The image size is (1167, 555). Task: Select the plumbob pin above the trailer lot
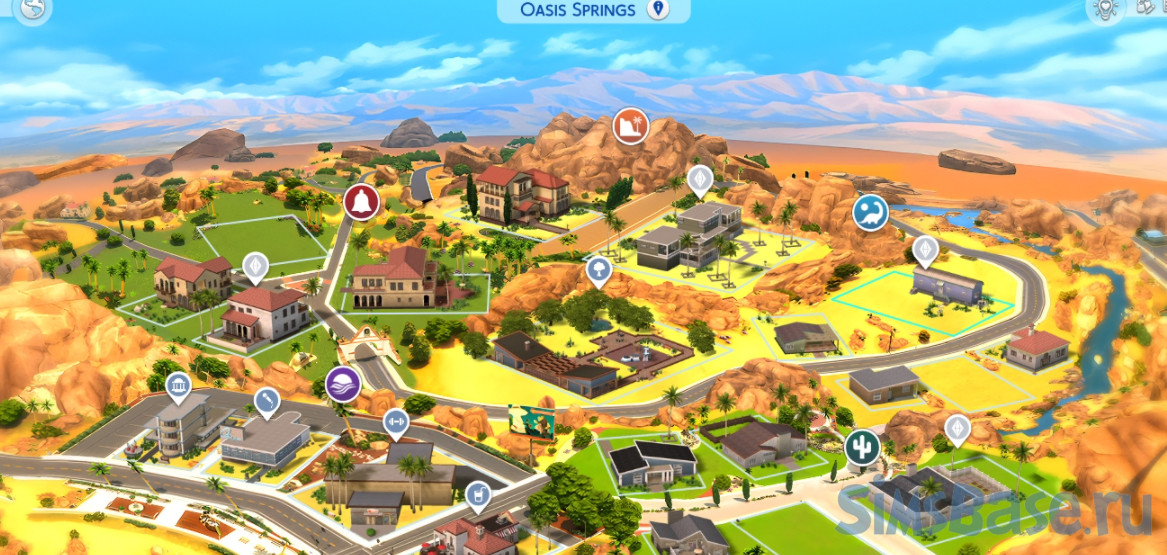click(926, 249)
